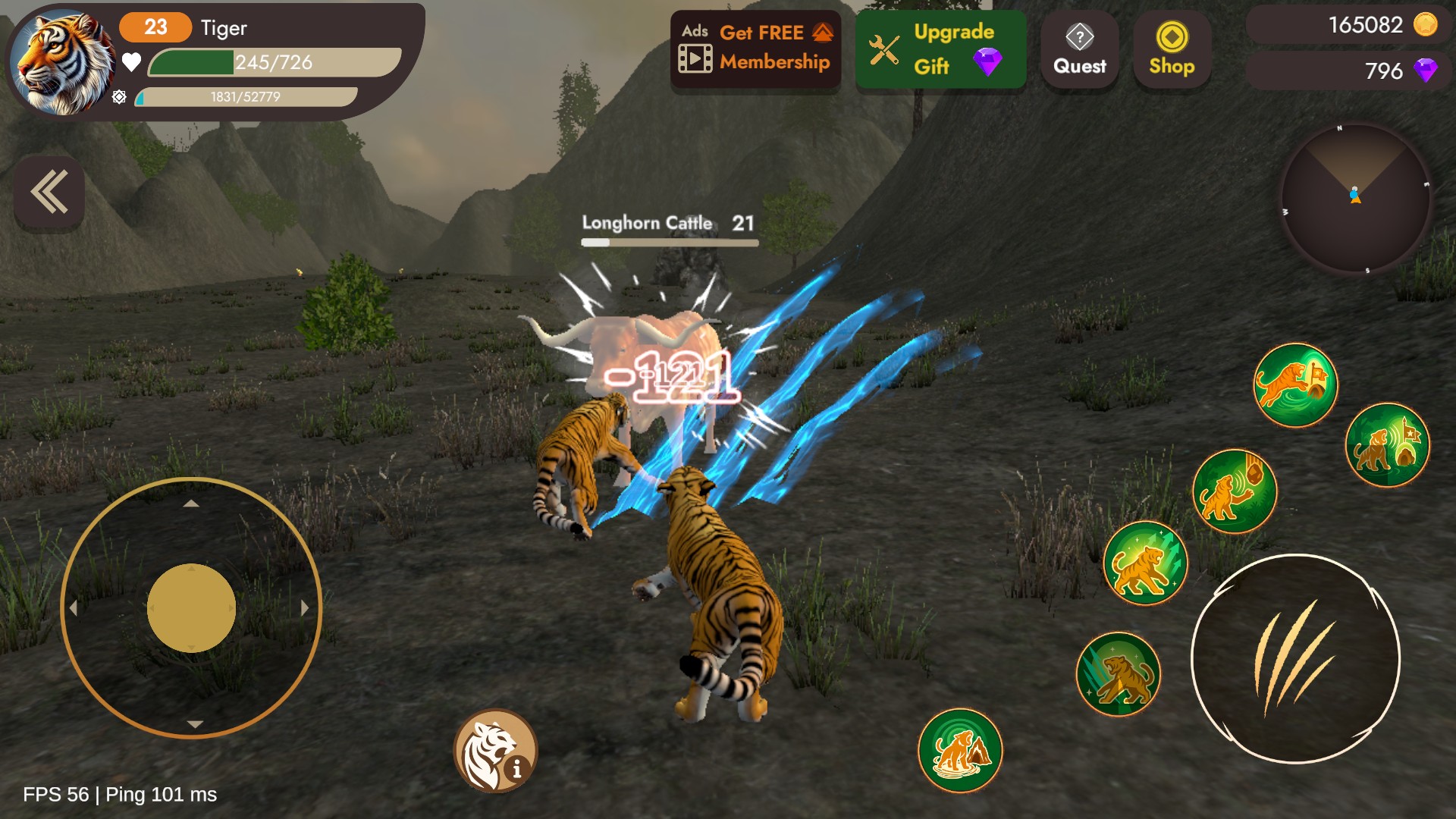Screen dimensions: 1456x819
Task: Use the tiger throwing rock skill
Action: (x=1235, y=491)
